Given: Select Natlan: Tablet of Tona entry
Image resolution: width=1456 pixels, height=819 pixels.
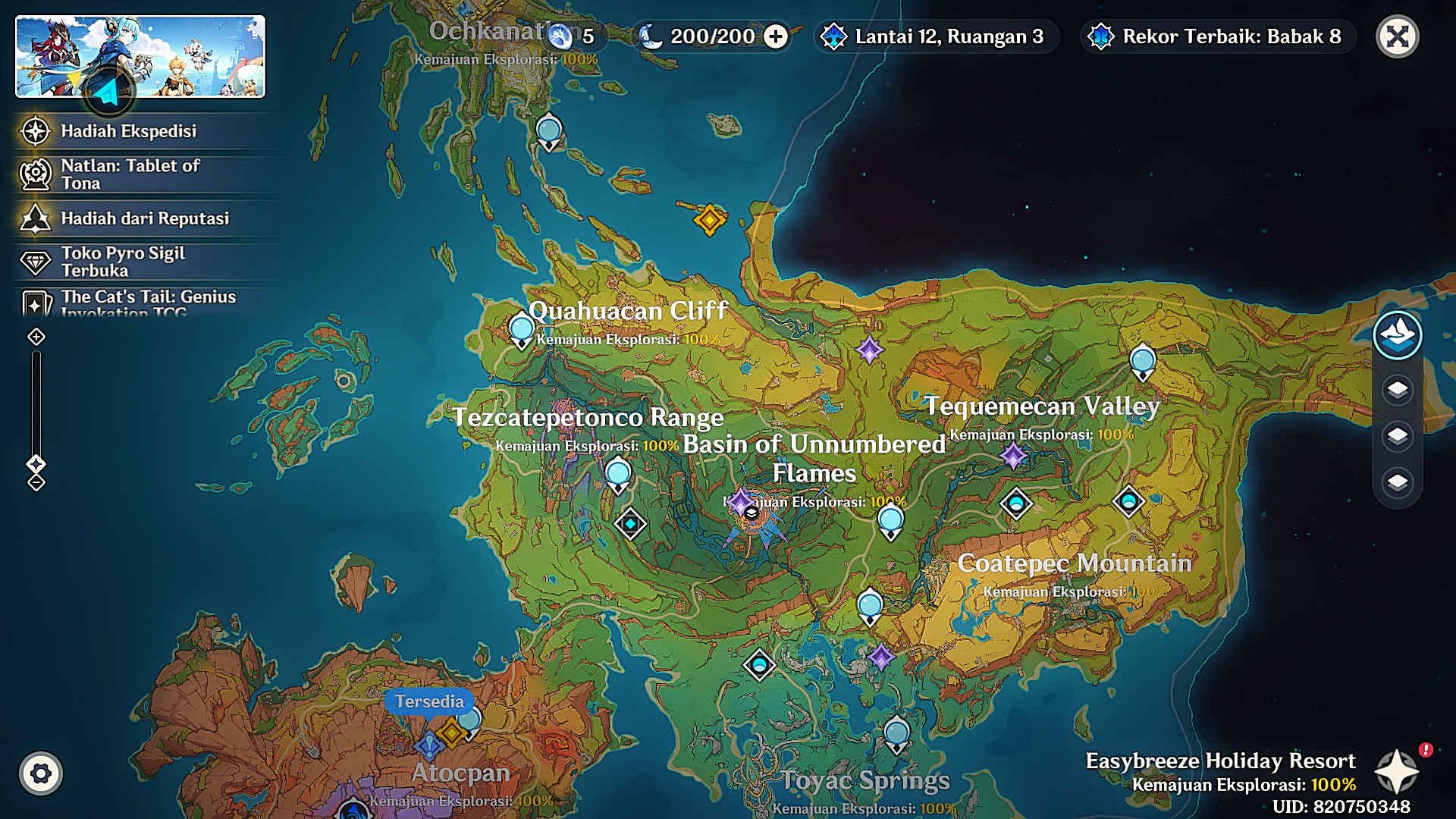Looking at the screenshot, I should point(129,174).
